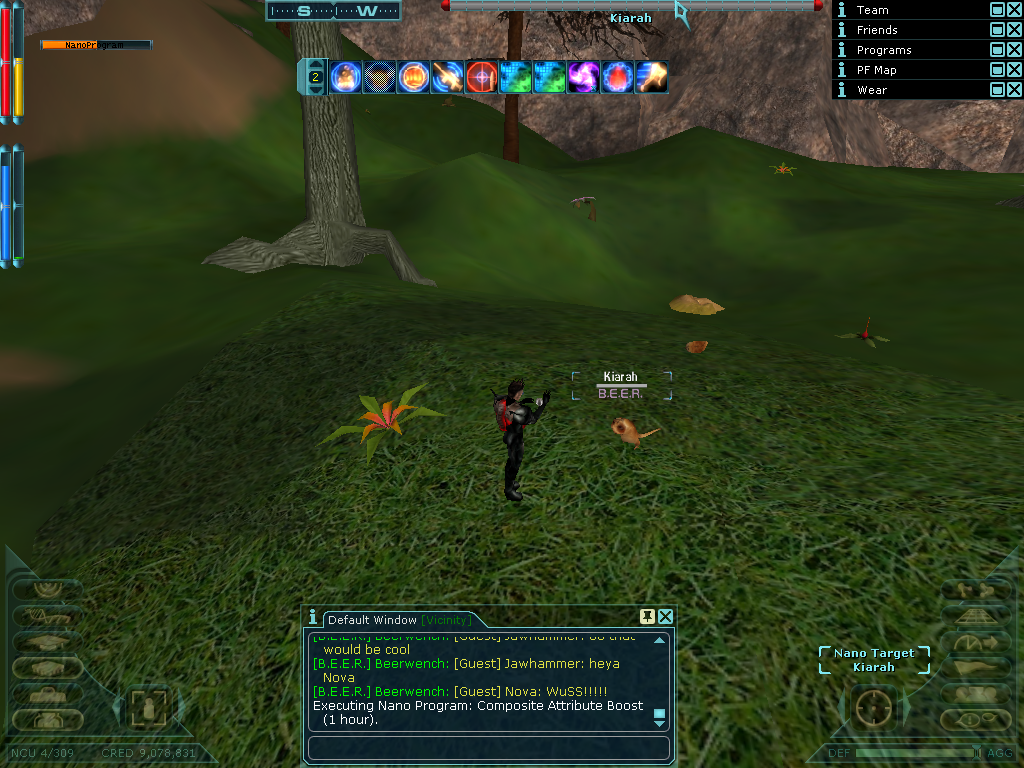The width and height of the screenshot is (1024, 768).
Task: Switch hotbar page with the up arrow
Action: [x=315, y=64]
